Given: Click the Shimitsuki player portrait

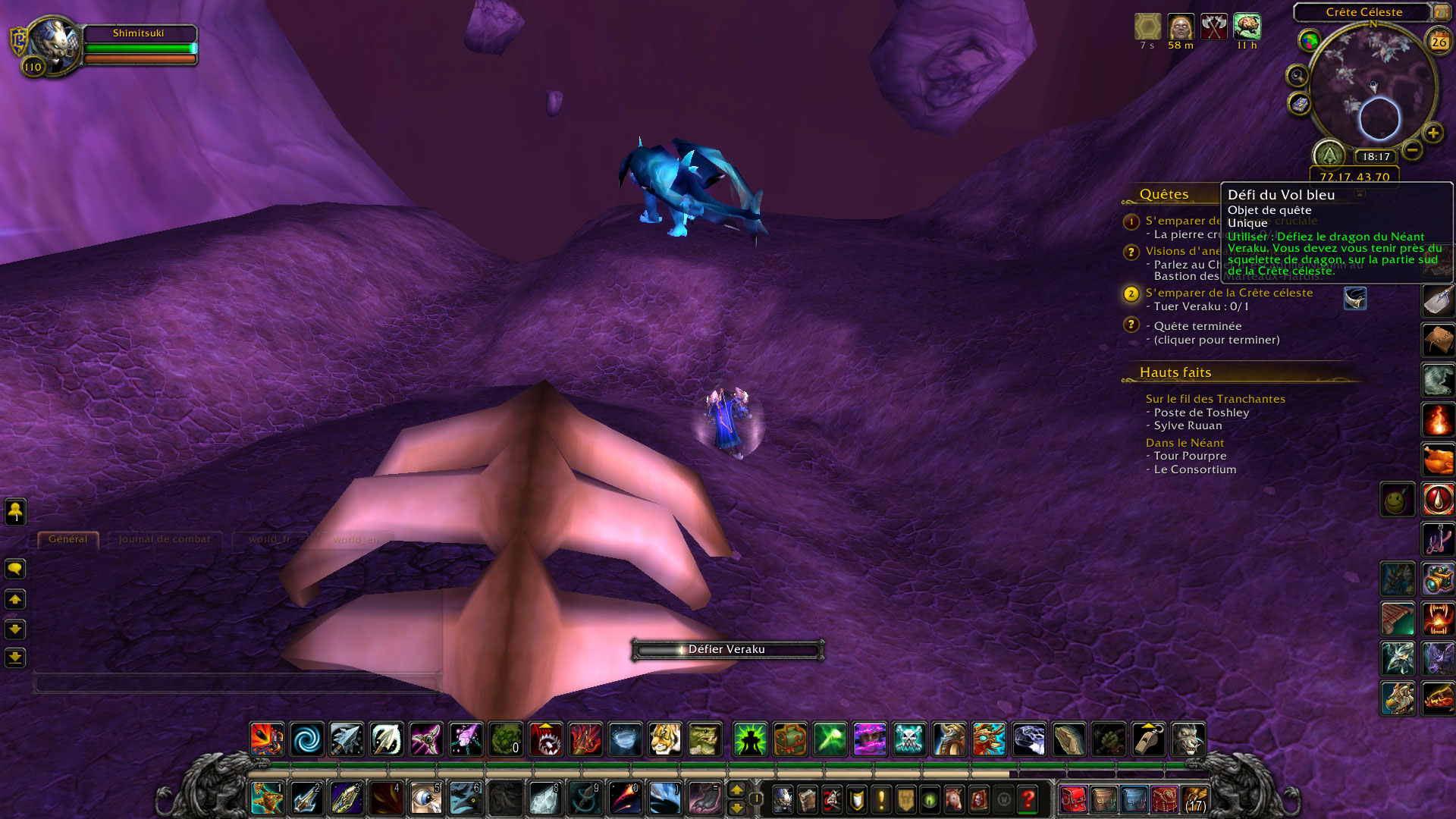Looking at the screenshot, I should point(53,44).
